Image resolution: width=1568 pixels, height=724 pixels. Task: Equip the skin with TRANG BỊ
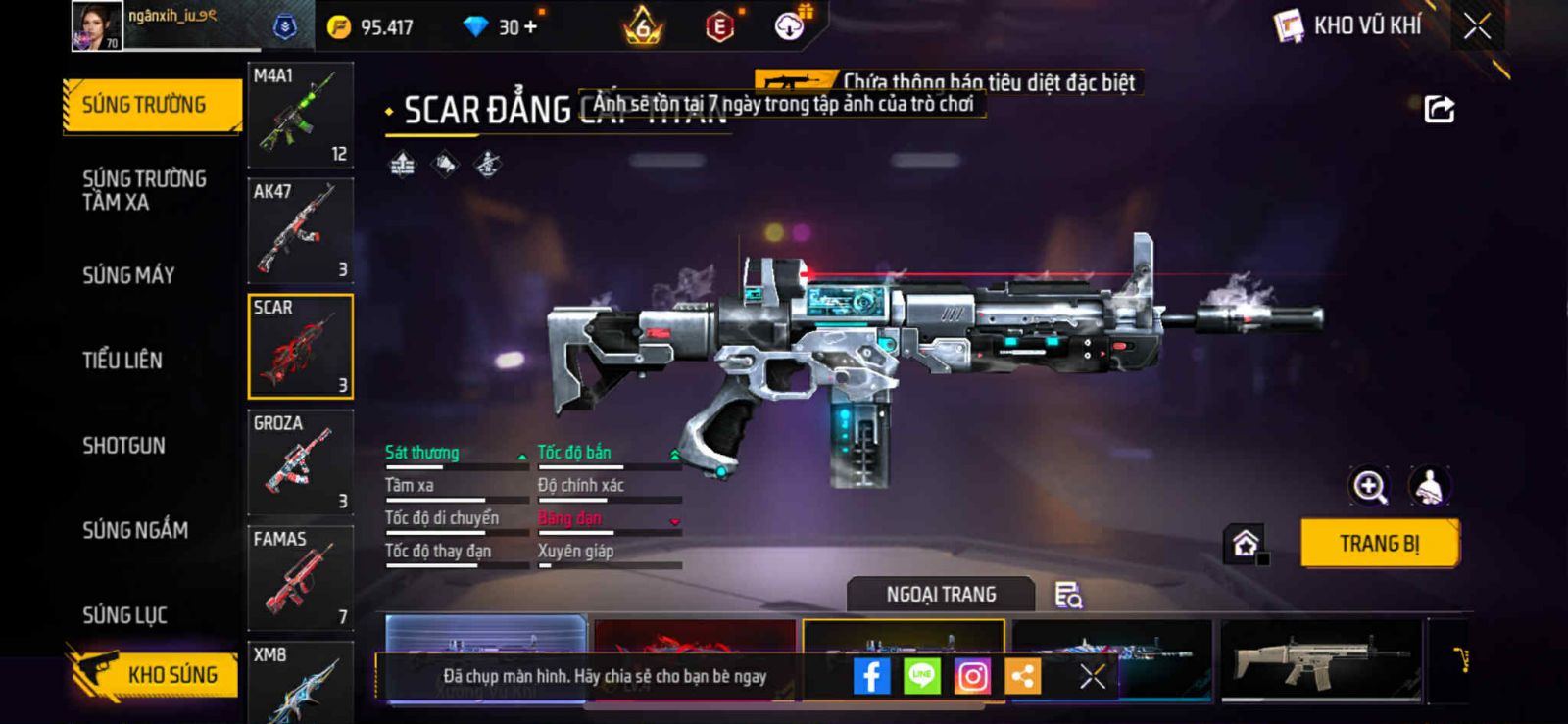1379,544
